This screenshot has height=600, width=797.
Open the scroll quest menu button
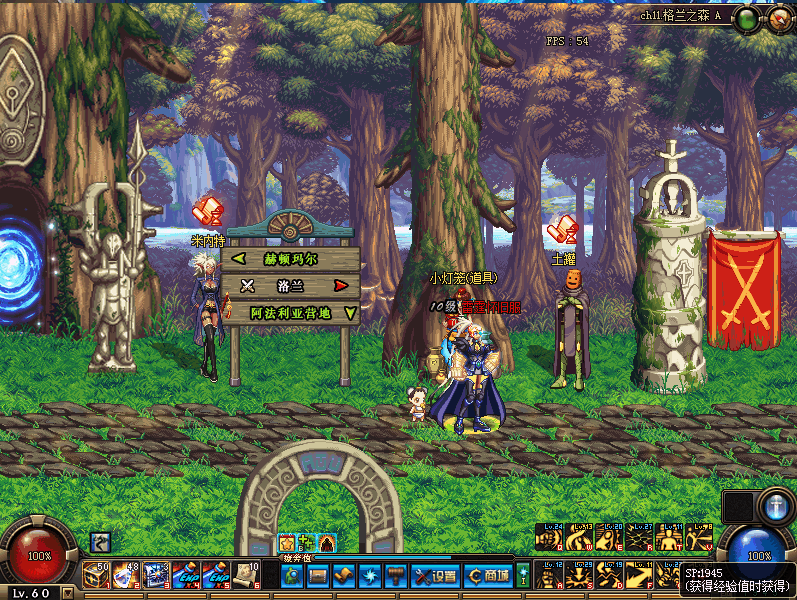click(344, 575)
